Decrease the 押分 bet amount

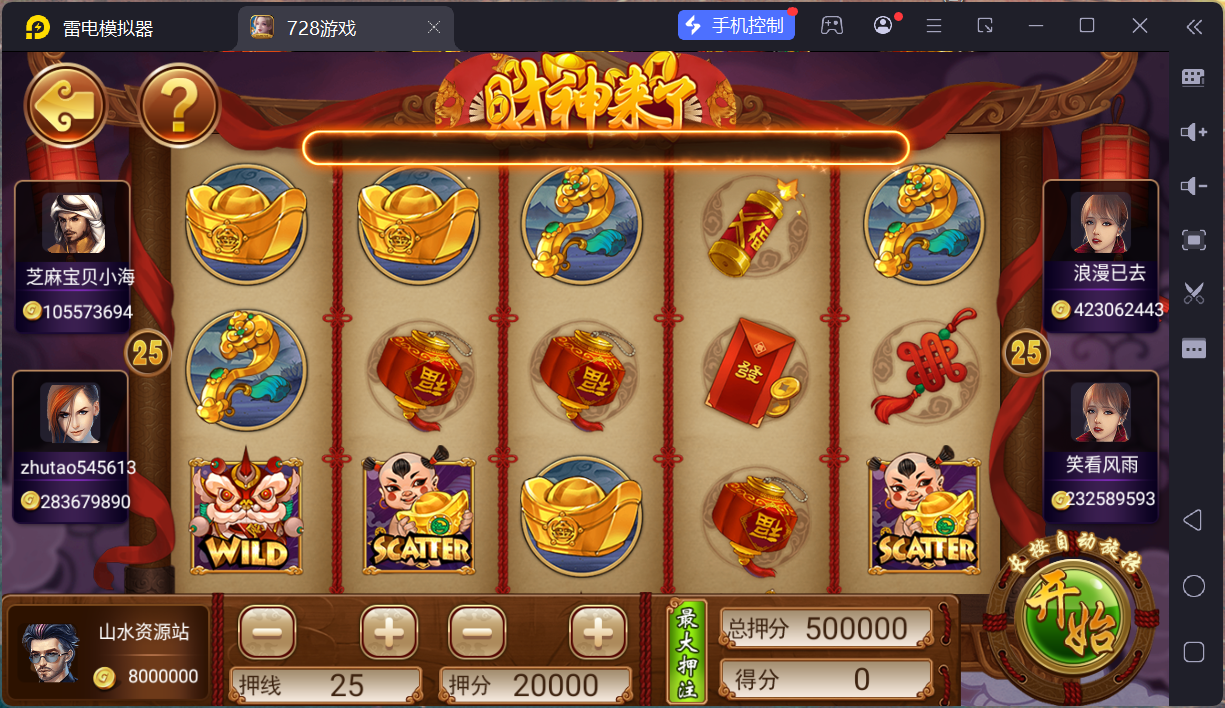tap(477, 632)
